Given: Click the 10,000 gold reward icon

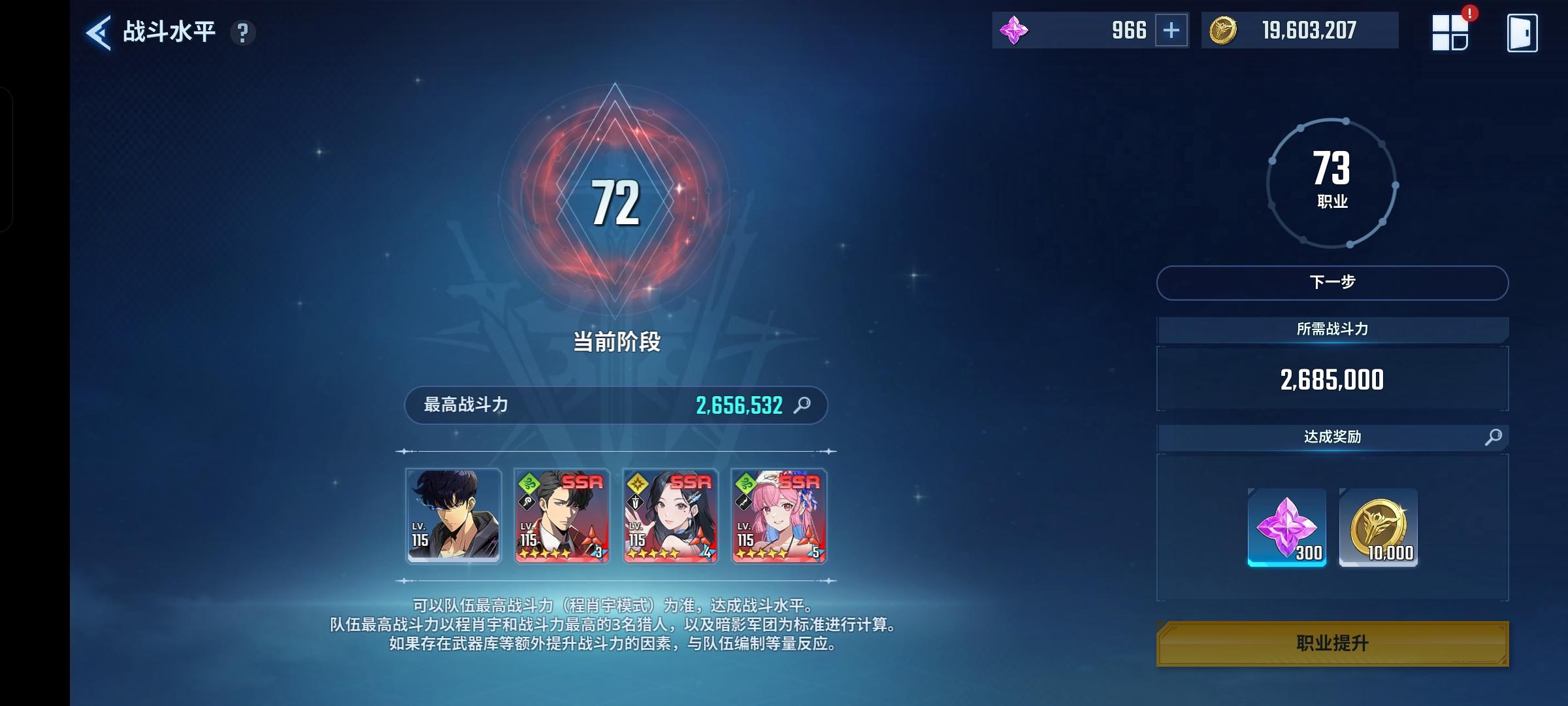Looking at the screenshot, I should (1379, 528).
